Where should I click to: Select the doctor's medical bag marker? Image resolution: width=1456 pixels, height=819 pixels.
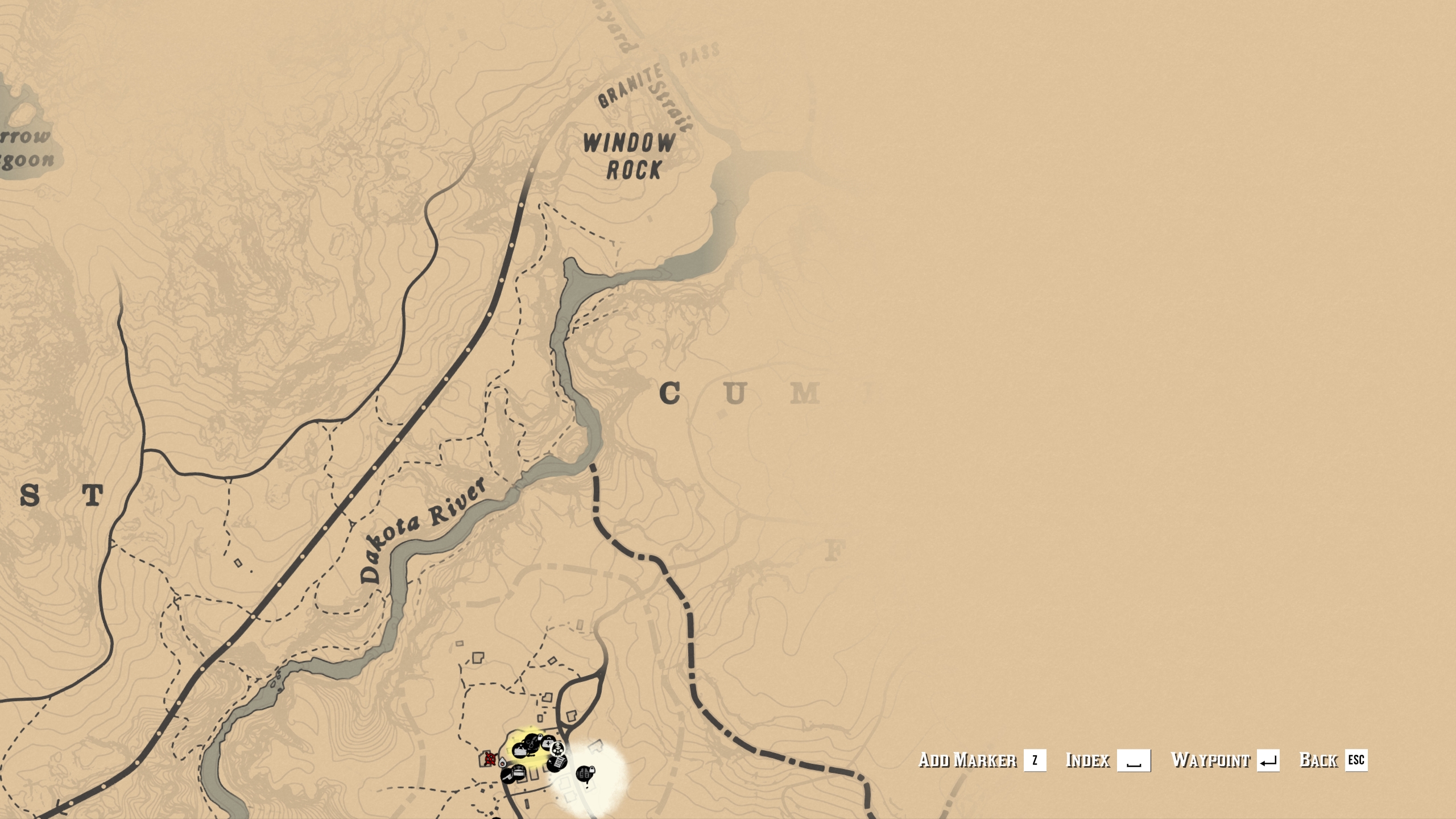point(547,743)
